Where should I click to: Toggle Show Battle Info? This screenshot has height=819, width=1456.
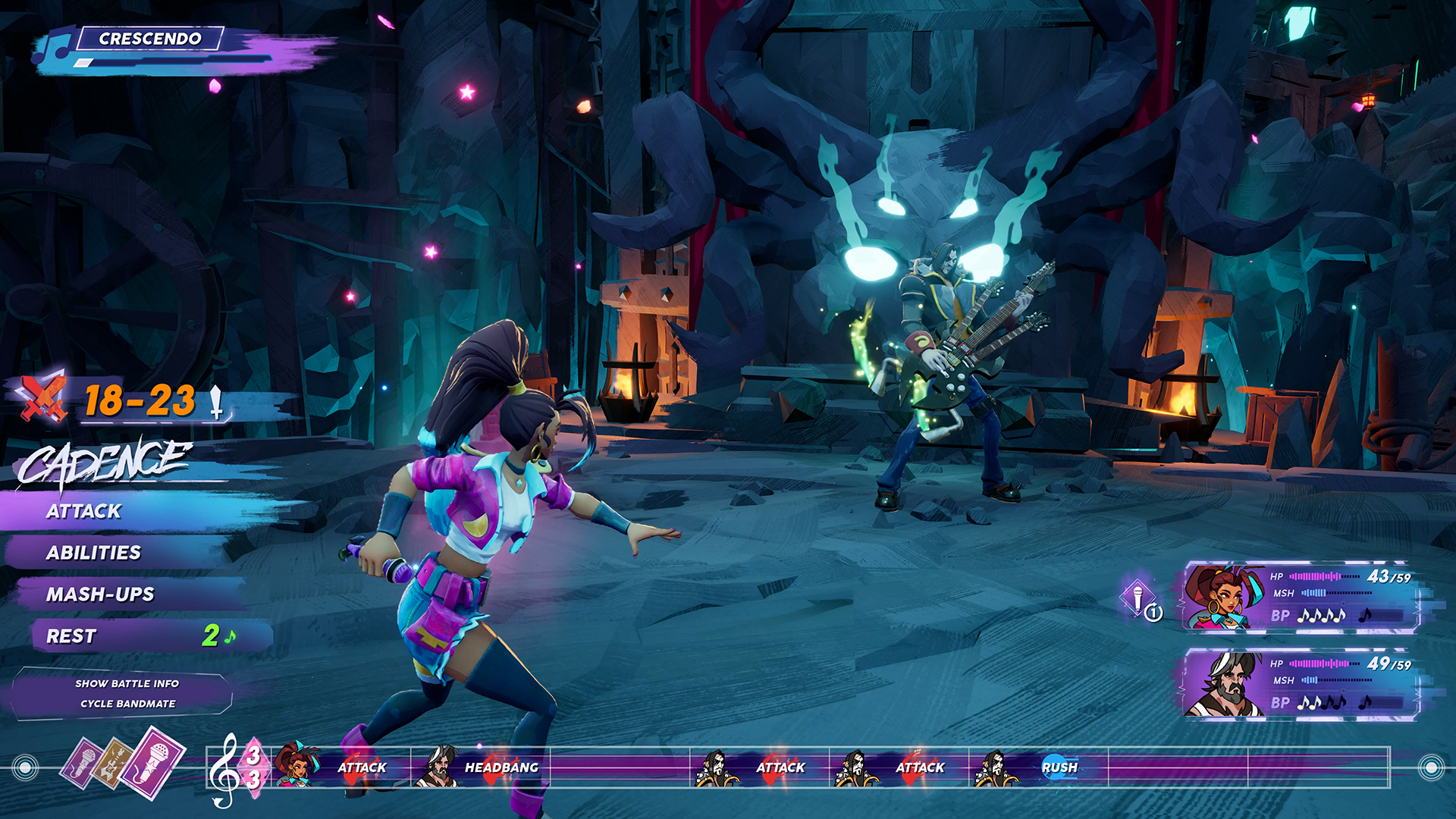(x=127, y=683)
